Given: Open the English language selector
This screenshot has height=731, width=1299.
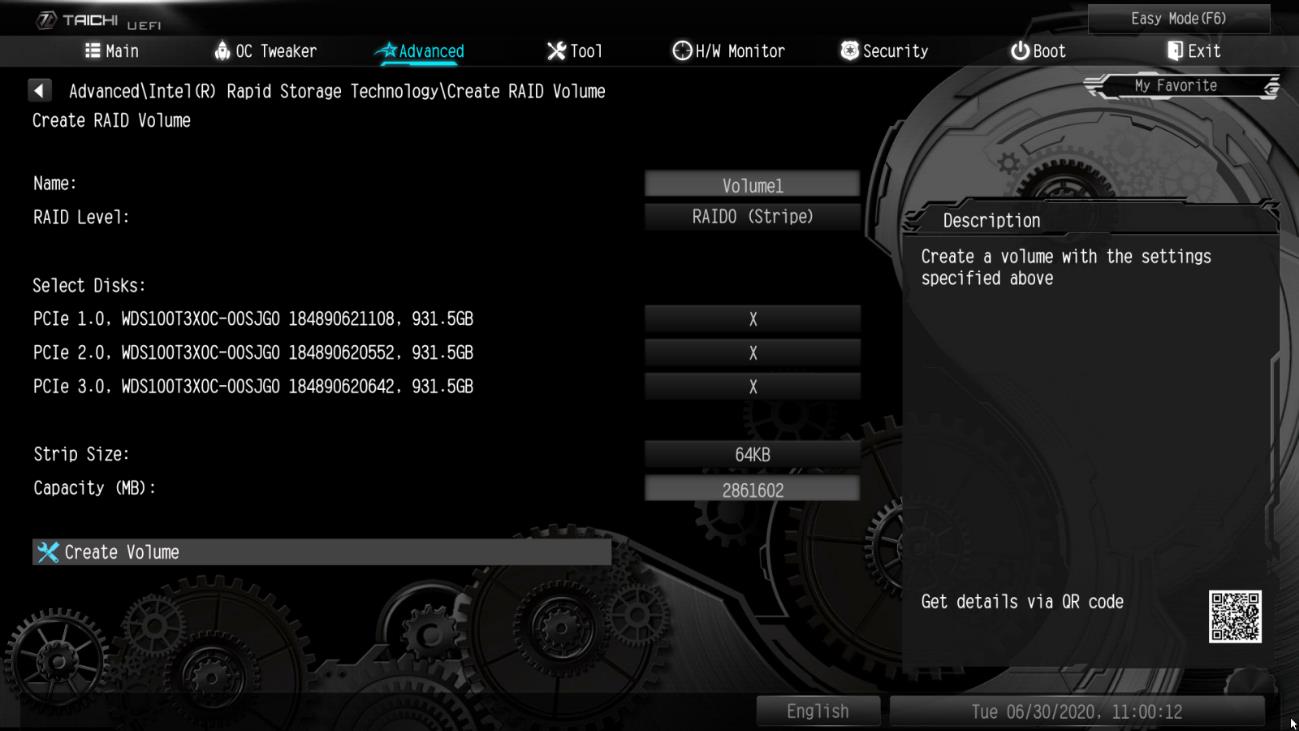Looking at the screenshot, I should (x=817, y=711).
